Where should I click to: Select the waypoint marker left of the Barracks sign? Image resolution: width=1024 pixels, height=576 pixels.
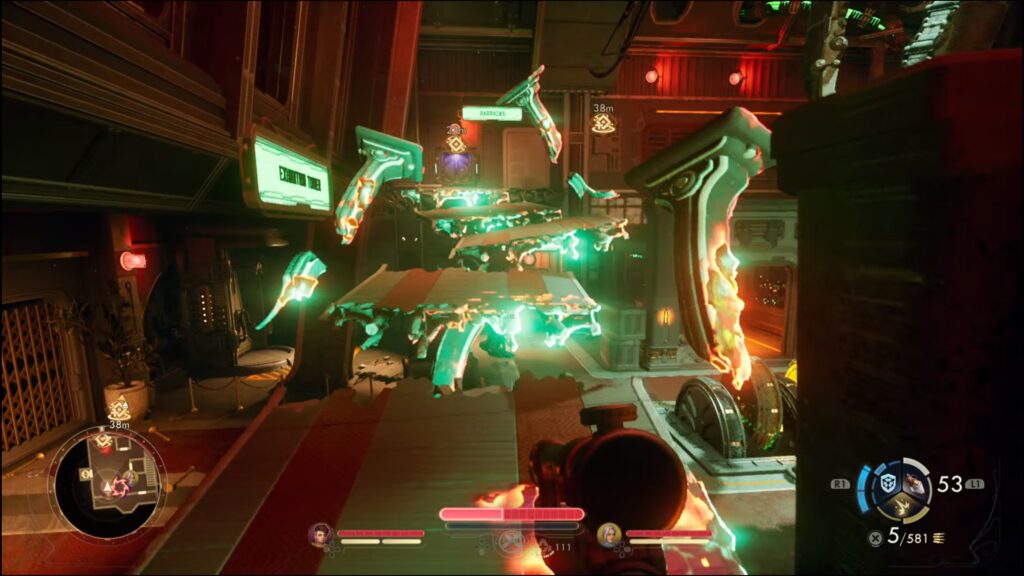[456, 142]
